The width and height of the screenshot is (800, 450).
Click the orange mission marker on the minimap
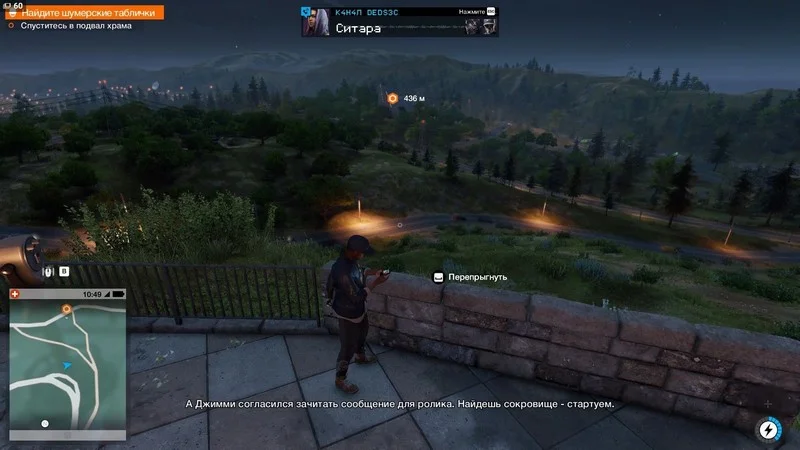pos(67,310)
